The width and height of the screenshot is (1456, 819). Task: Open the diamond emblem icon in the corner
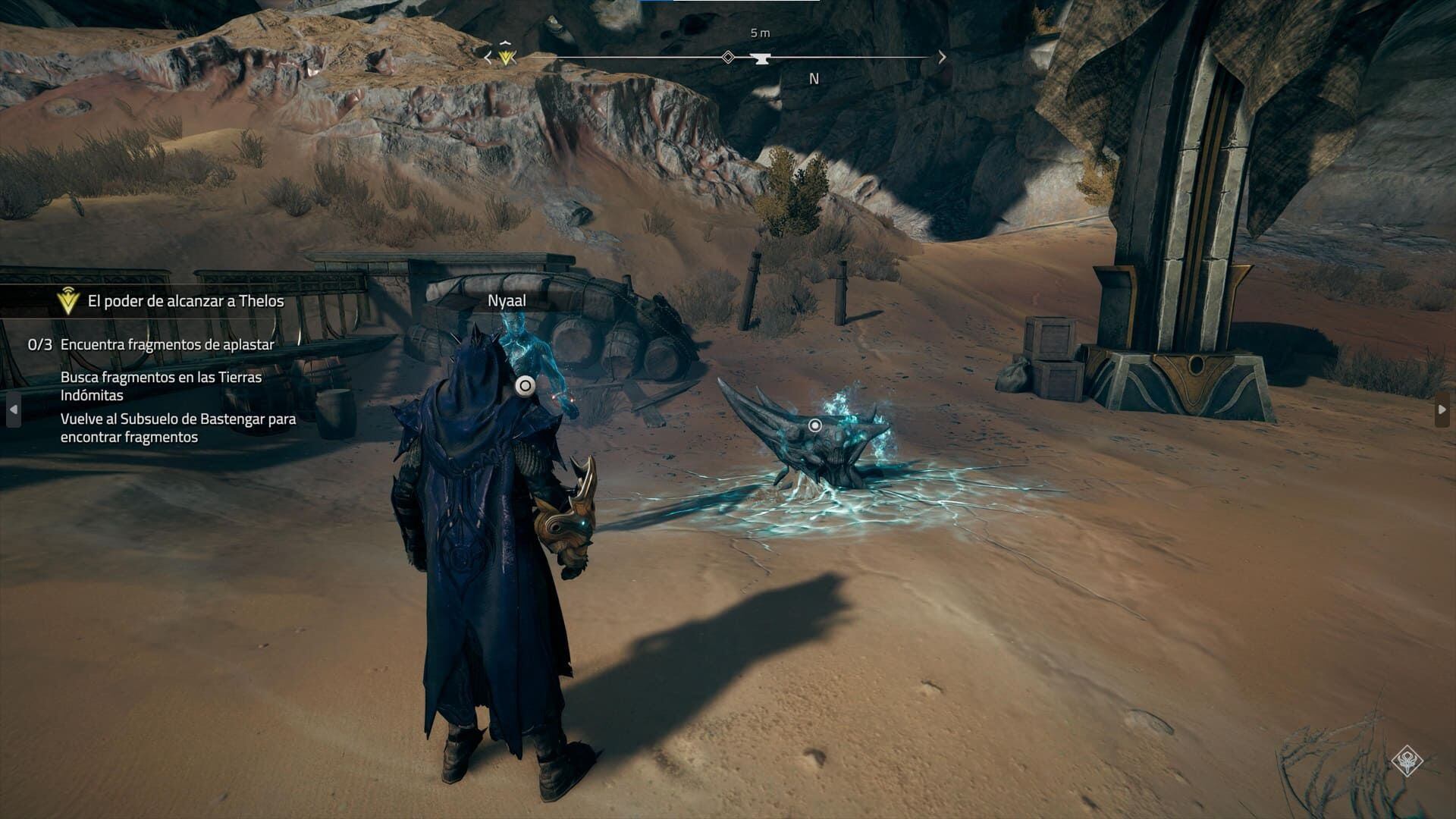pos(1407,761)
